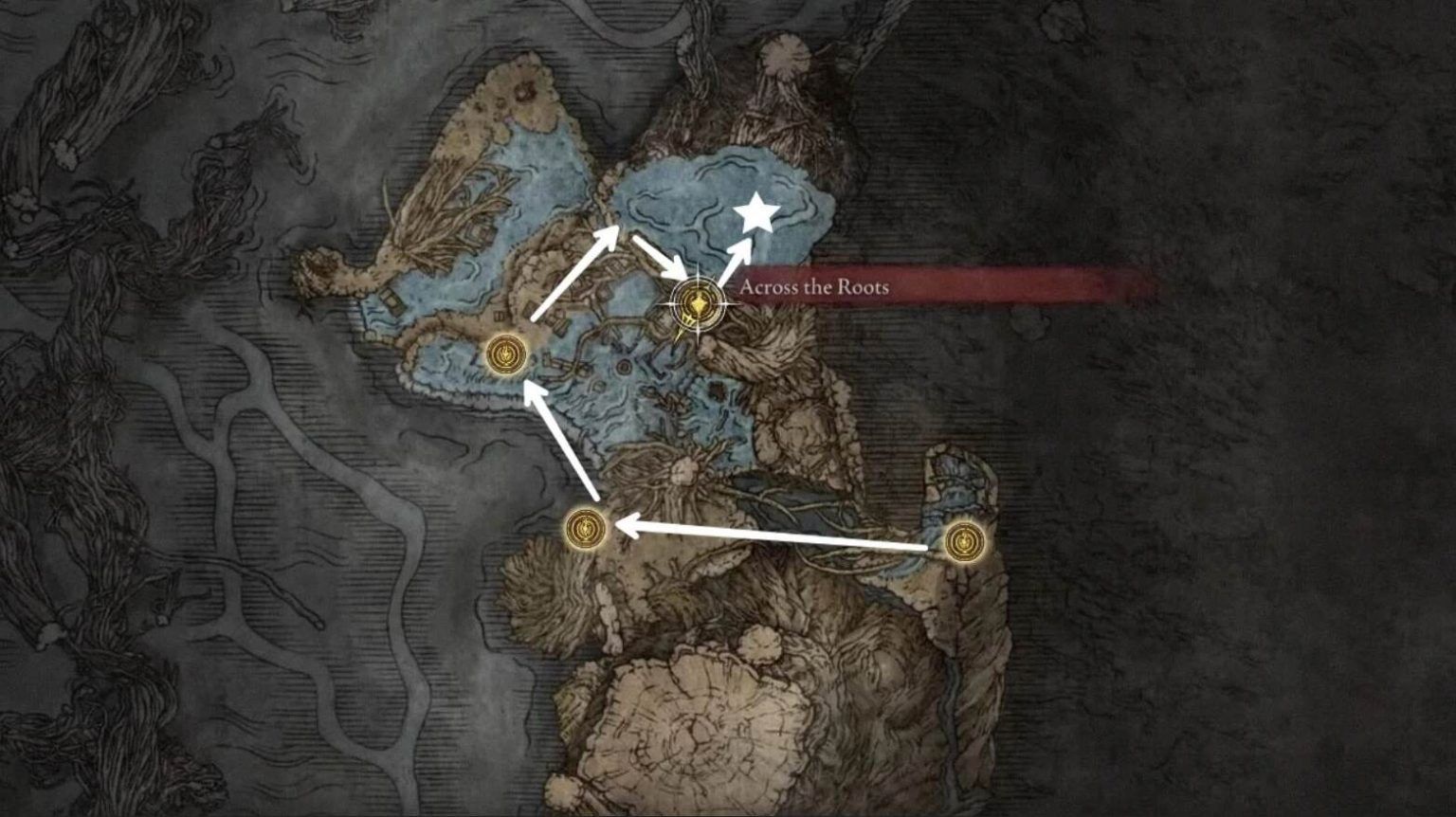Click the grace icon beside the lake edge
Screen dimensions: 1456x817
(505, 353)
